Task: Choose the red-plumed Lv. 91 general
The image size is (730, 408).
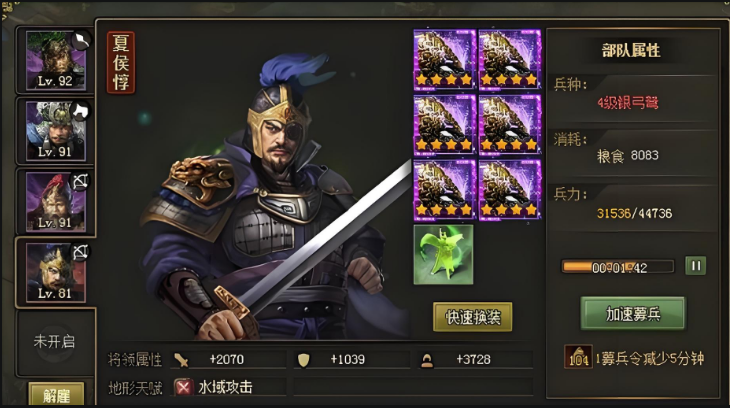Action: [x=55, y=201]
